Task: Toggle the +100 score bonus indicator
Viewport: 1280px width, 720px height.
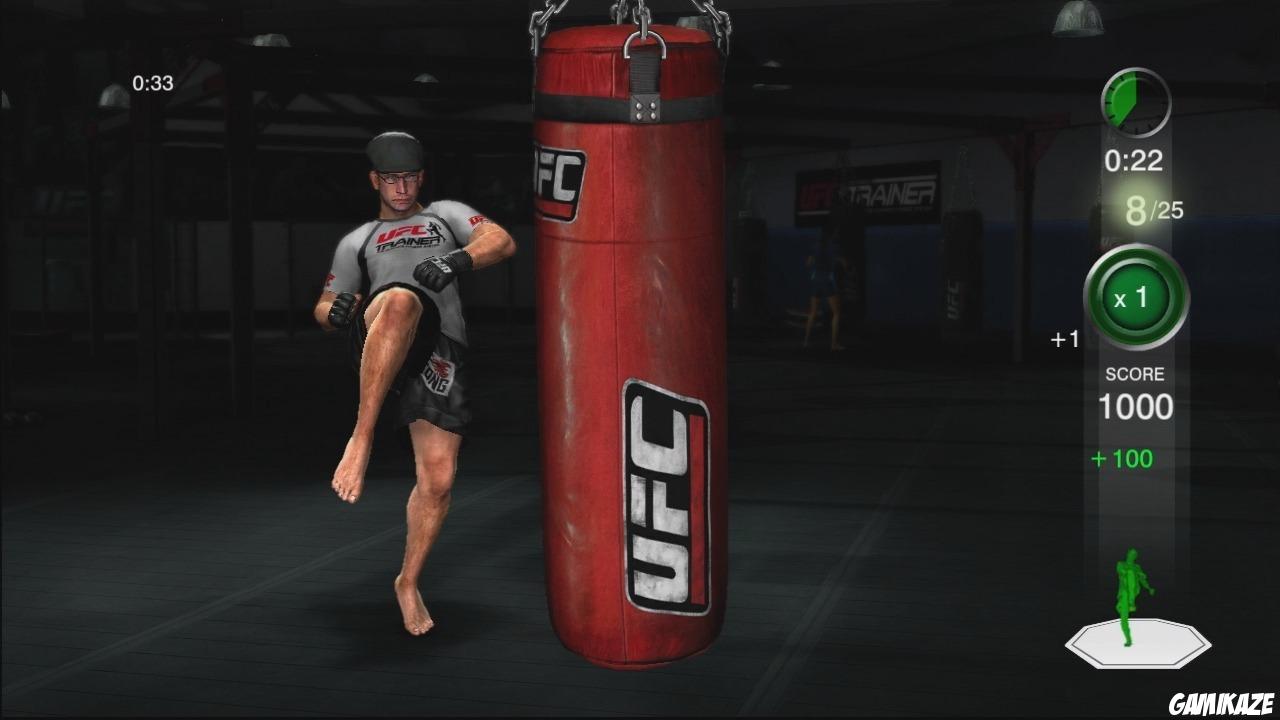Action: point(1125,458)
